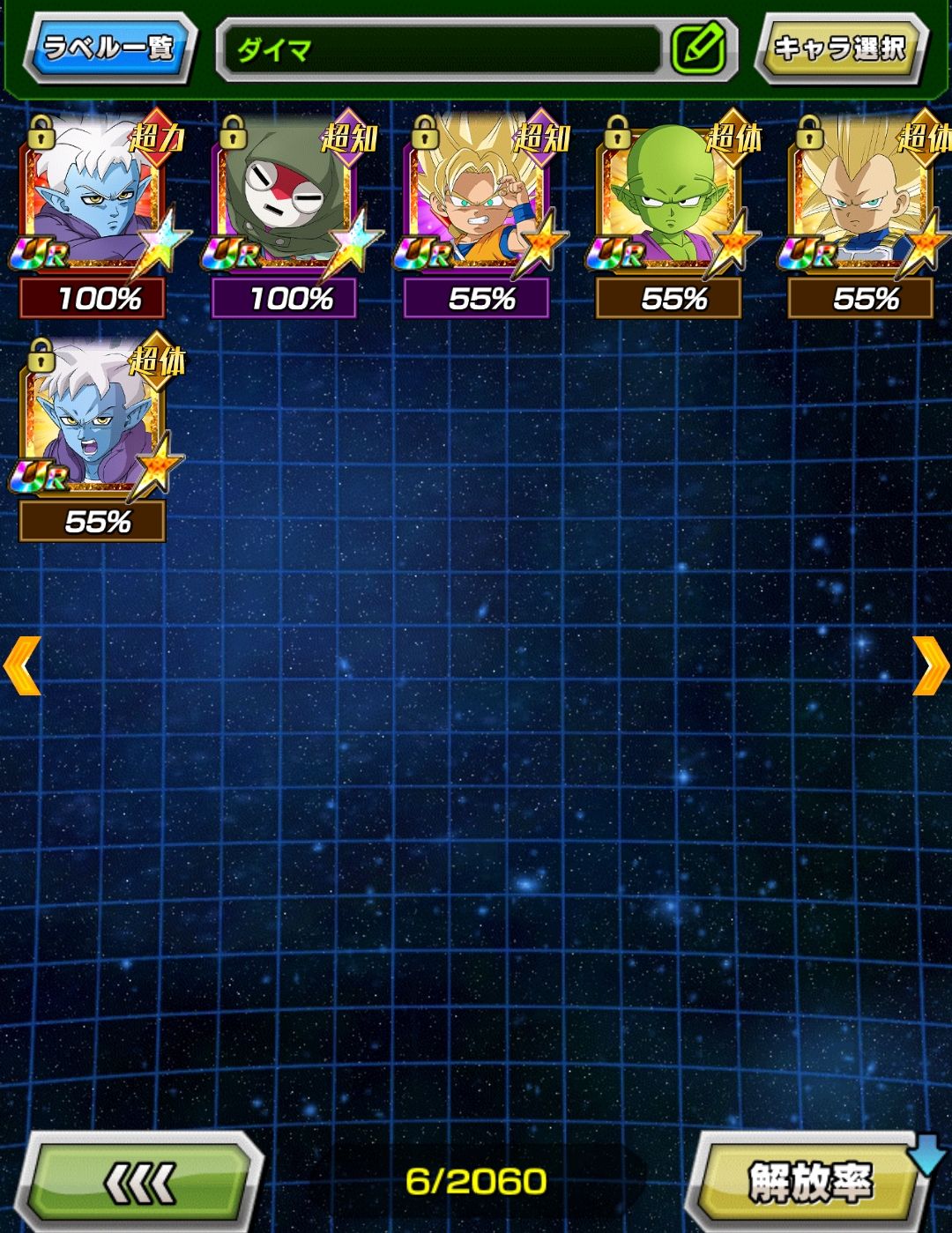Go to the previous page arrow

(x=22, y=666)
